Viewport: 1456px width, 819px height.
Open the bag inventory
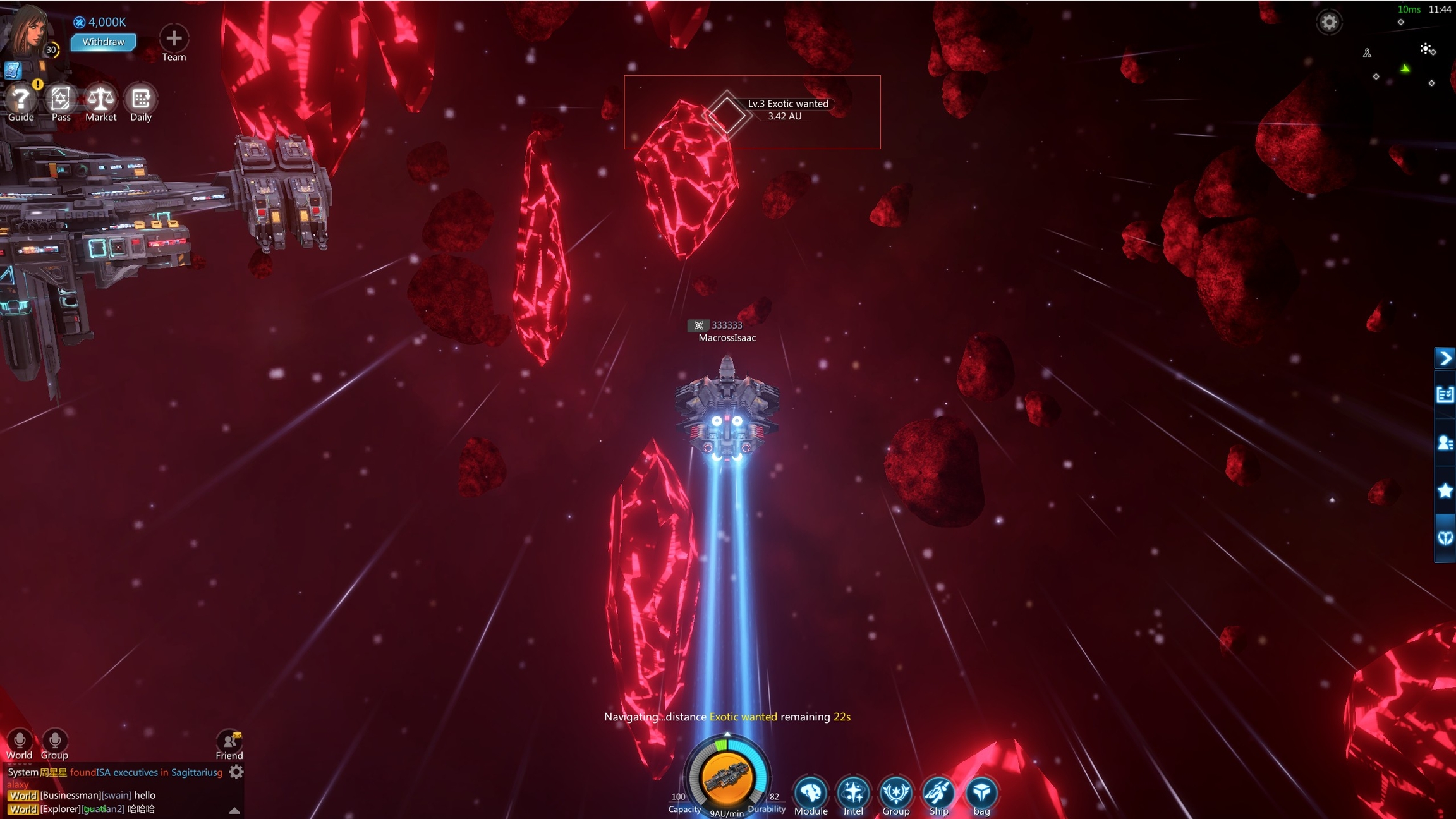tap(981, 792)
